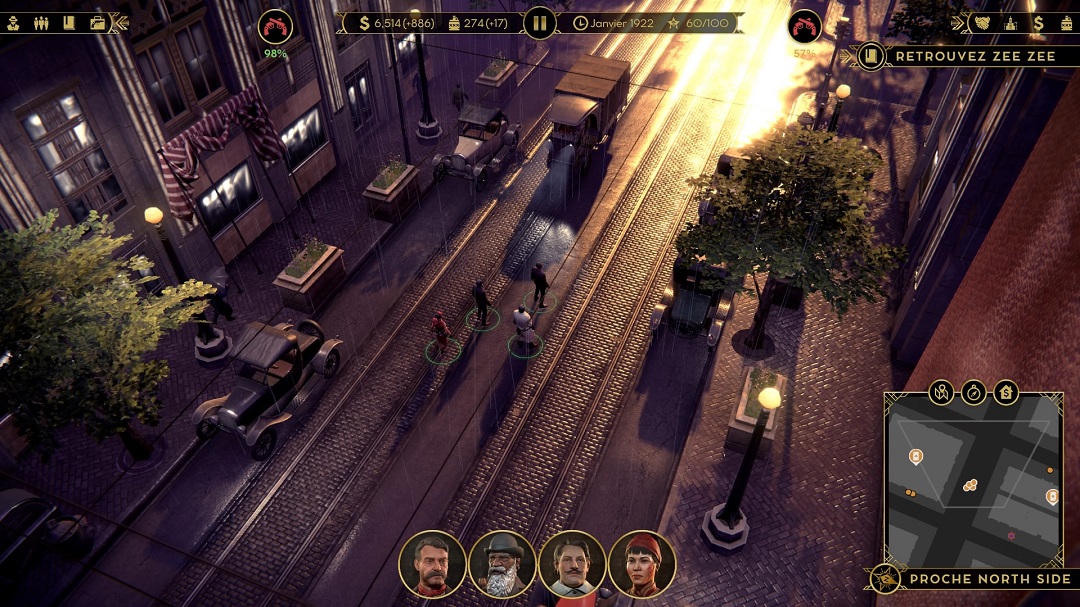Click the compass button above minimap

coord(974,392)
